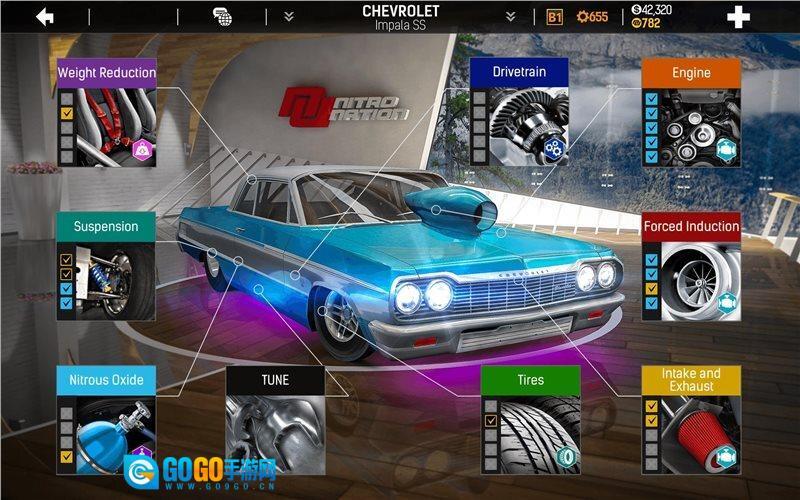Screen dimensions: 800x500
Task: Open Intake and Exhaust upgrades
Action: click(691, 420)
